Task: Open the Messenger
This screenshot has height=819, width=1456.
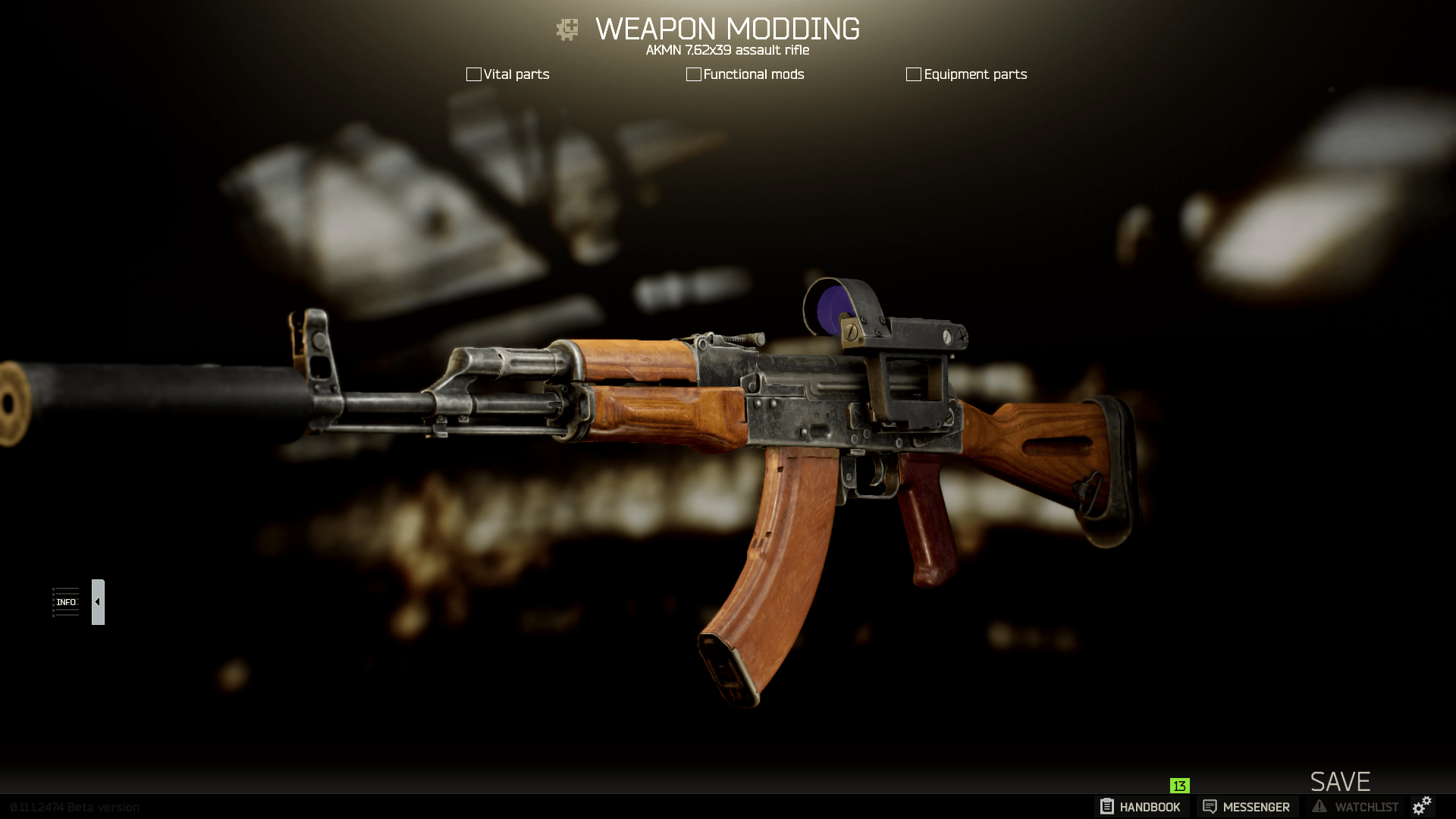Action: tap(1247, 807)
